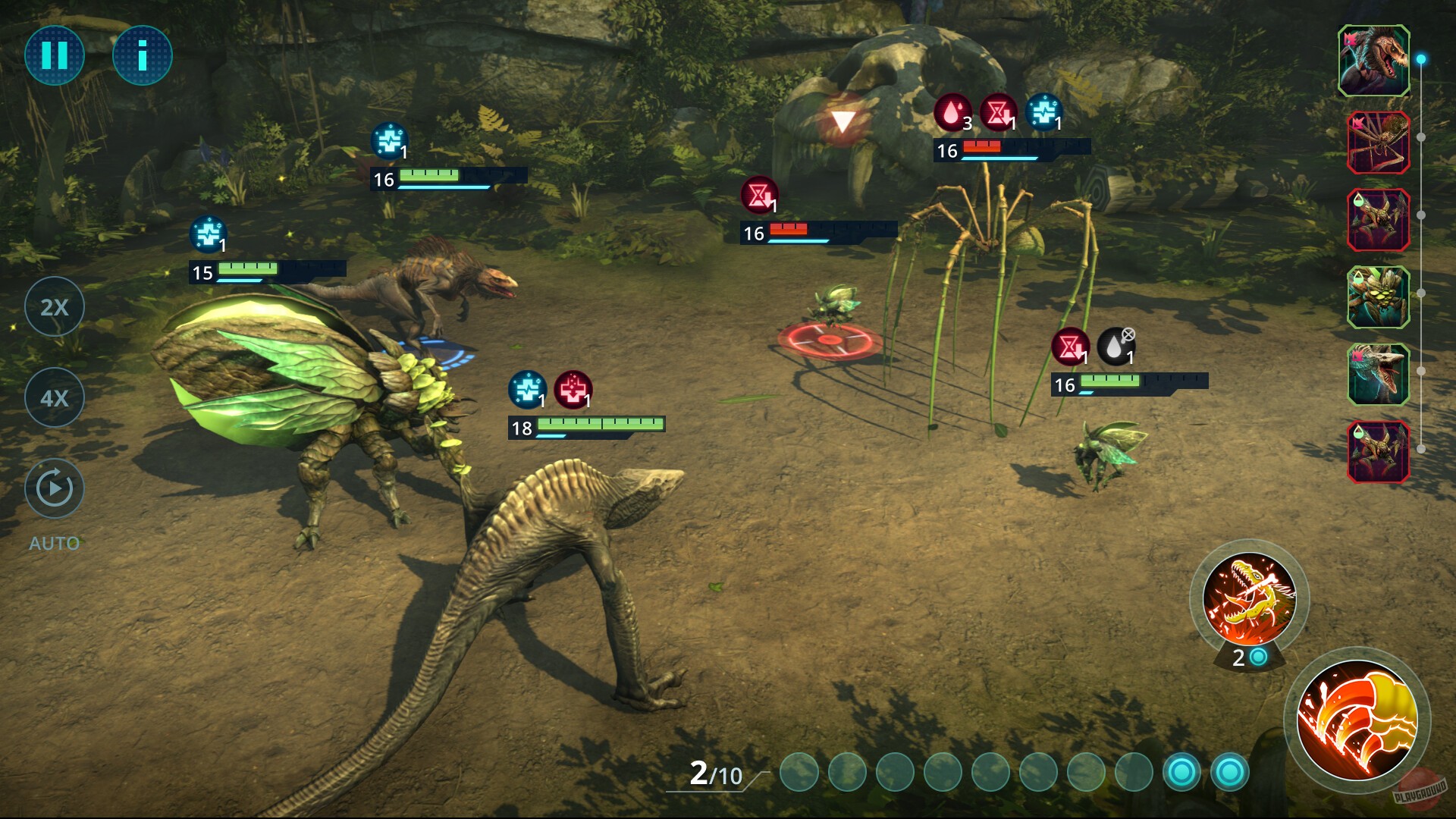Open the battle info panel
Screen dimensions: 1456x819
click(142, 55)
